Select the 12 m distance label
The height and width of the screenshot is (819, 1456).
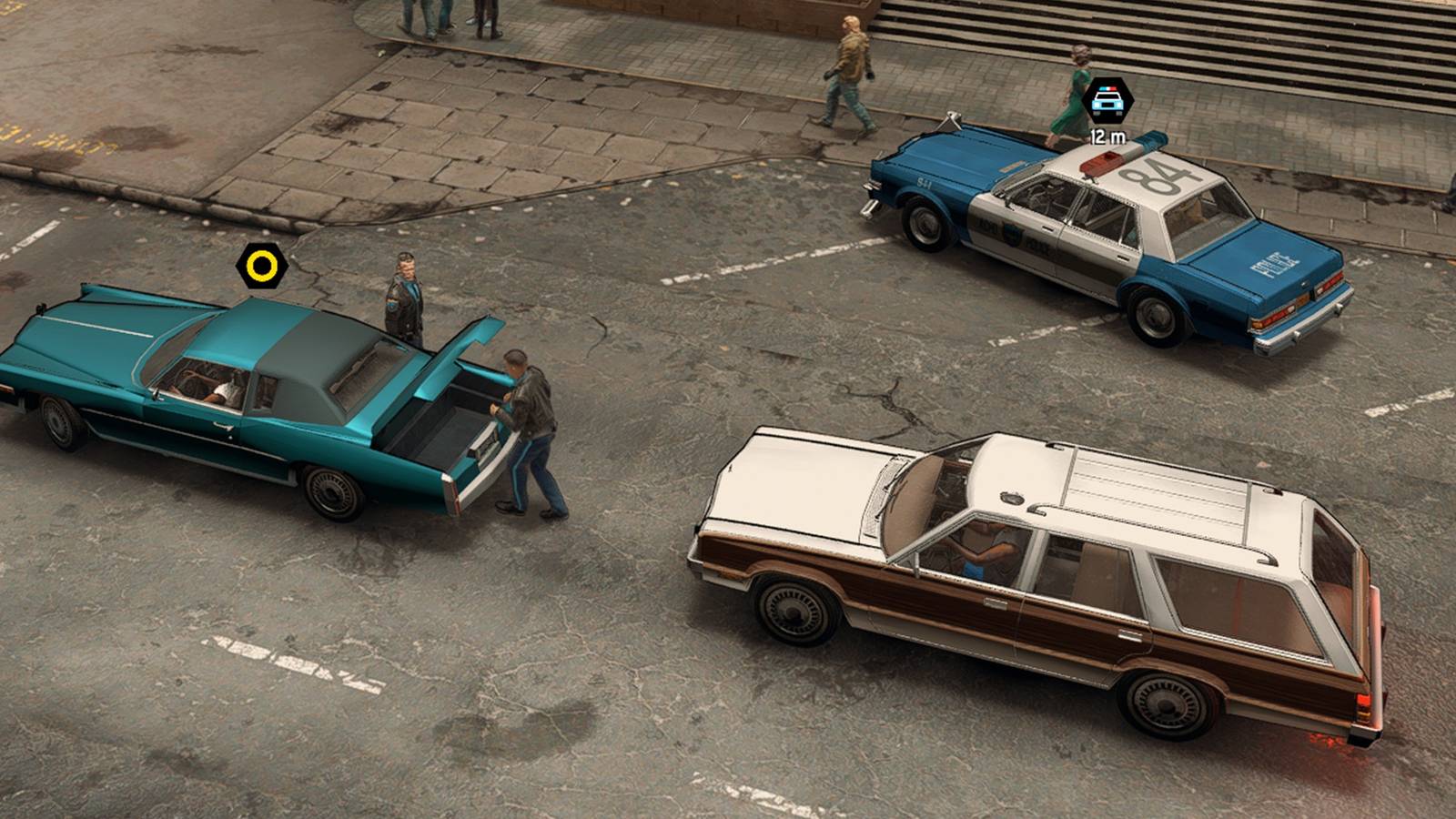tap(1107, 137)
